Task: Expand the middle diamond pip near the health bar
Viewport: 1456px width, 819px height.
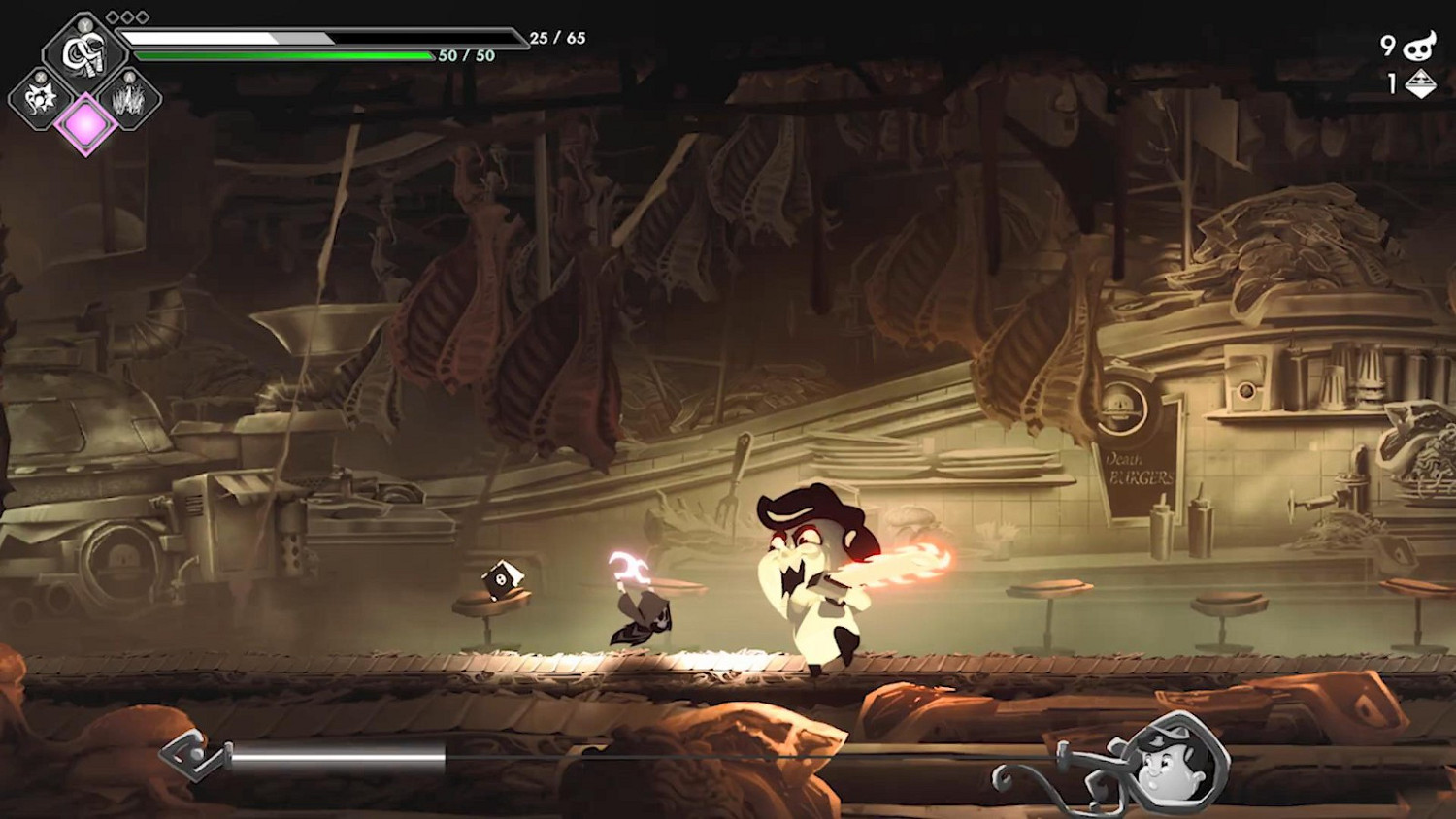Action: pyautogui.click(x=127, y=16)
